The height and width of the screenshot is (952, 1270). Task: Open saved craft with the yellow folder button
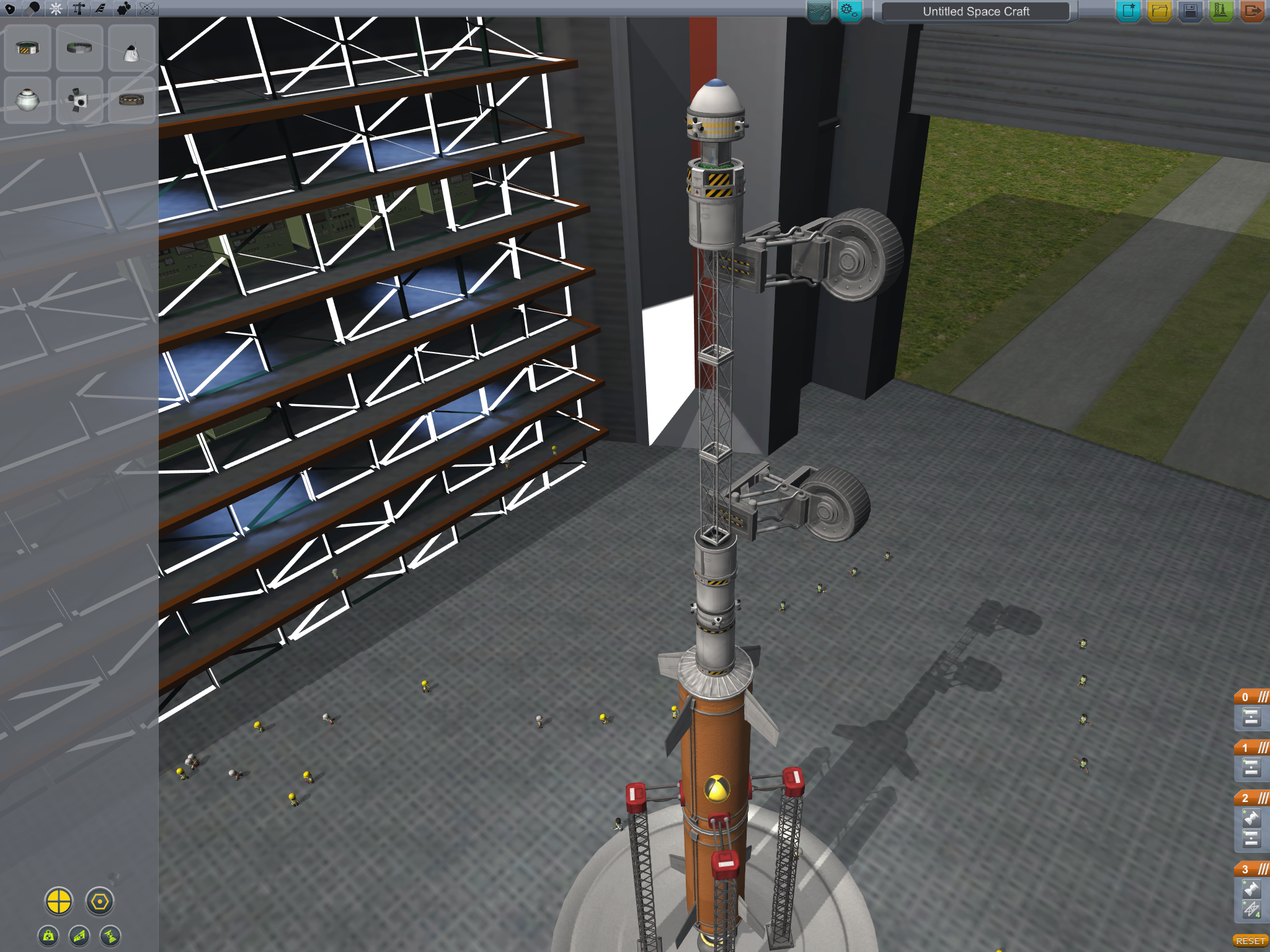pos(1159,11)
